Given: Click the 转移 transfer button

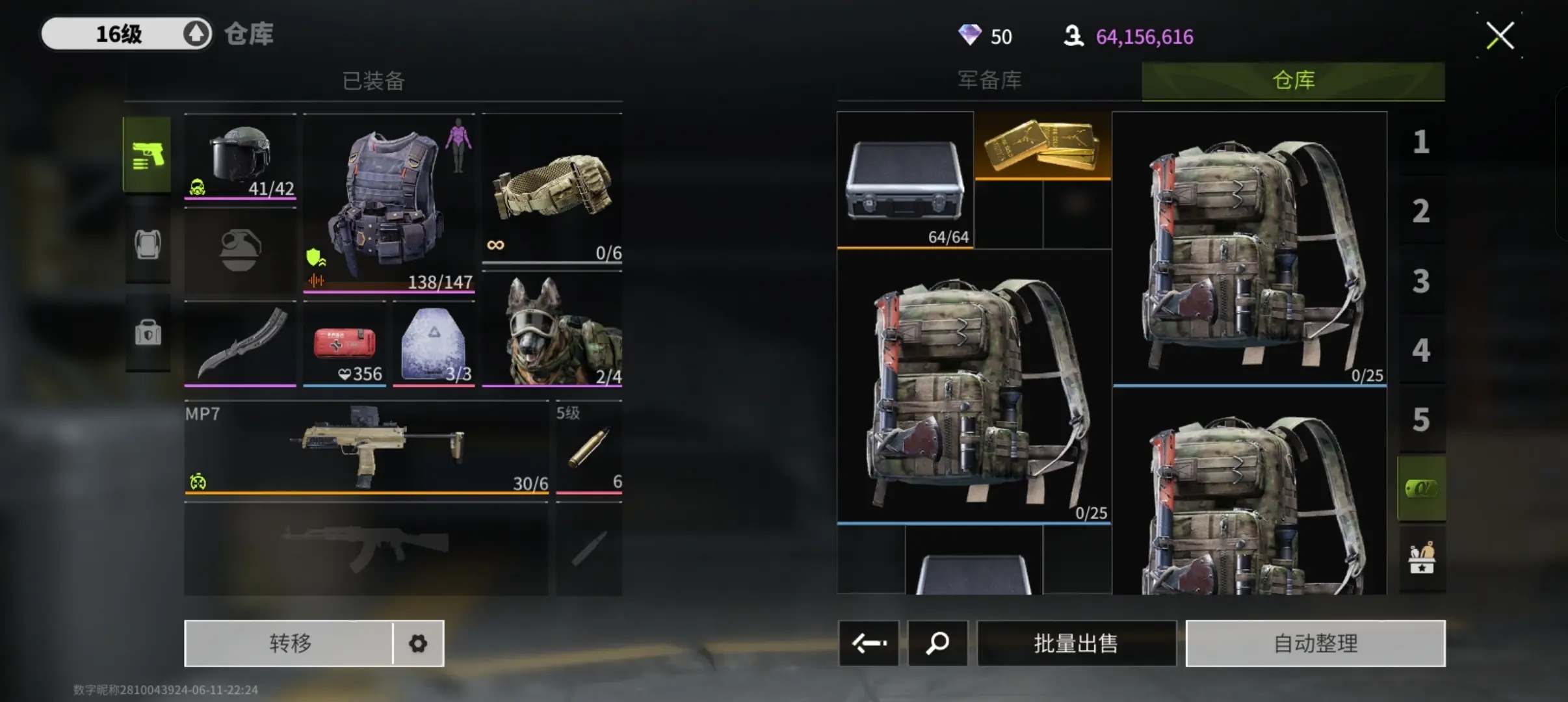Looking at the screenshot, I should [x=289, y=643].
